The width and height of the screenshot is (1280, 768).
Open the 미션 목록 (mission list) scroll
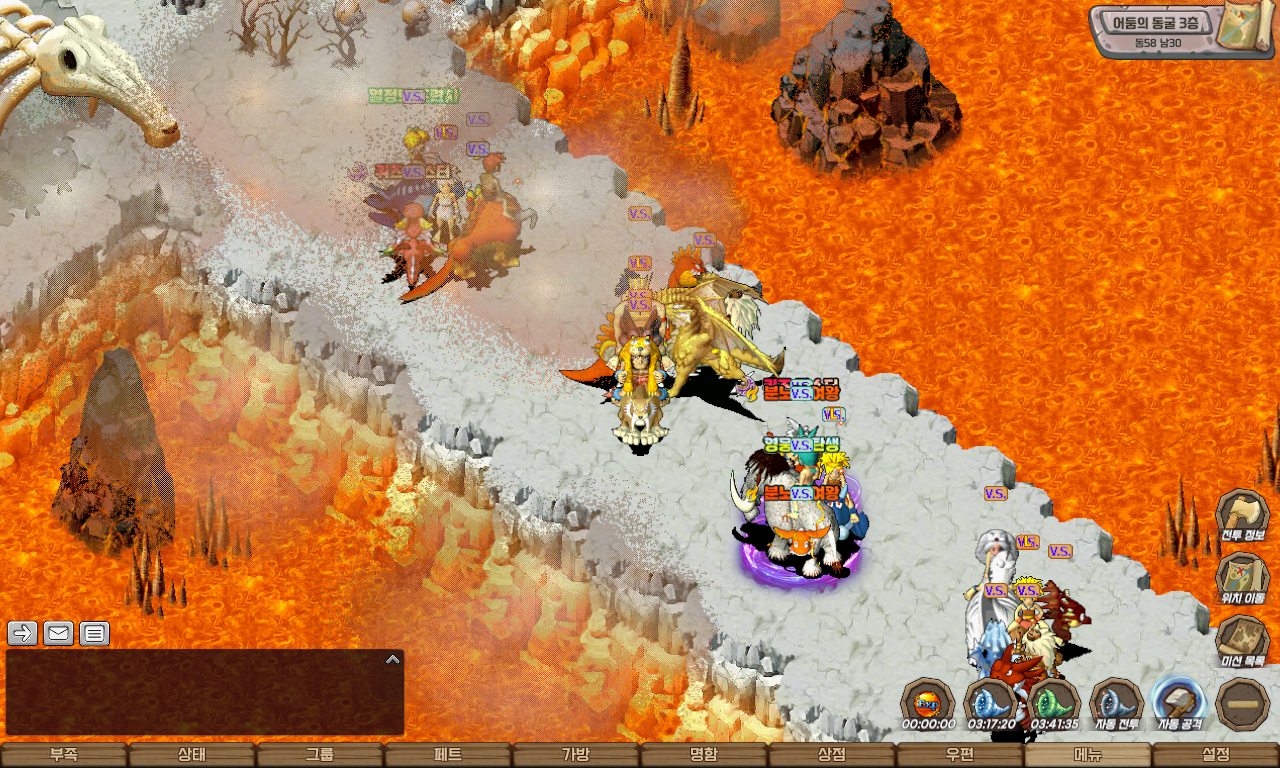(1242, 640)
